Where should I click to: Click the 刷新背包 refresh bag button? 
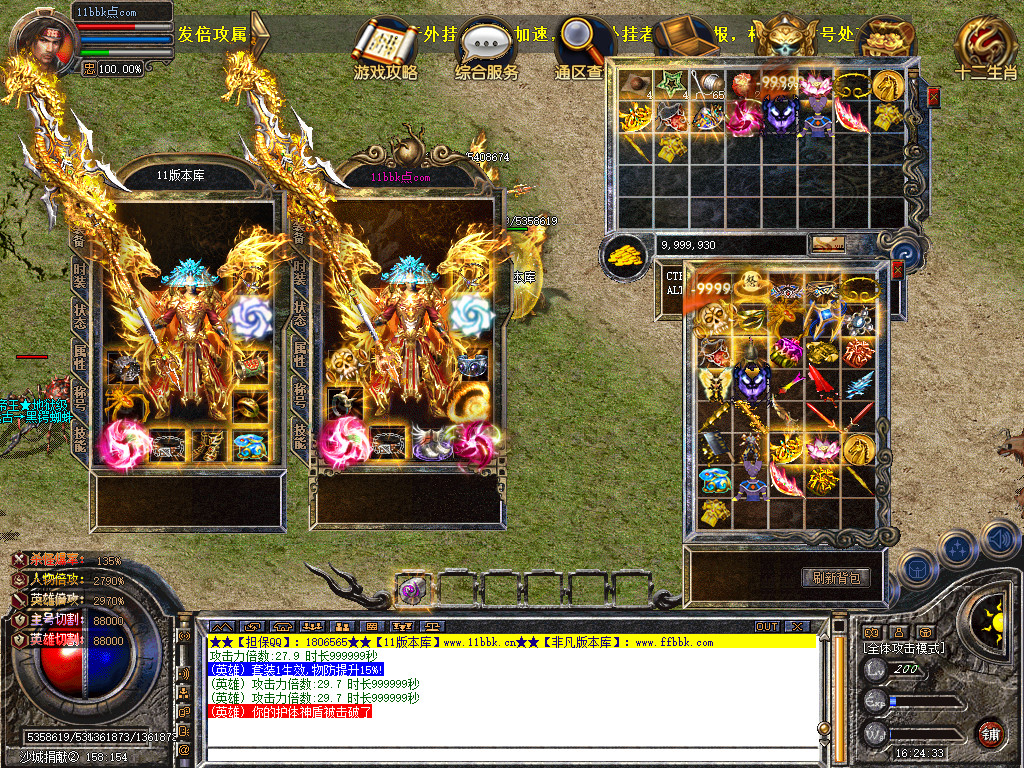pyautogui.click(x=836, y=578)
